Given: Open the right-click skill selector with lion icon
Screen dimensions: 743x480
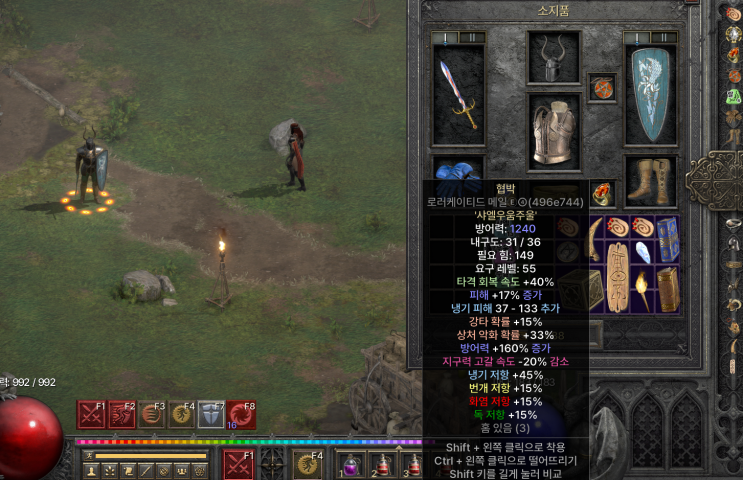Looking at the screenshot, I should pos(307,465).
